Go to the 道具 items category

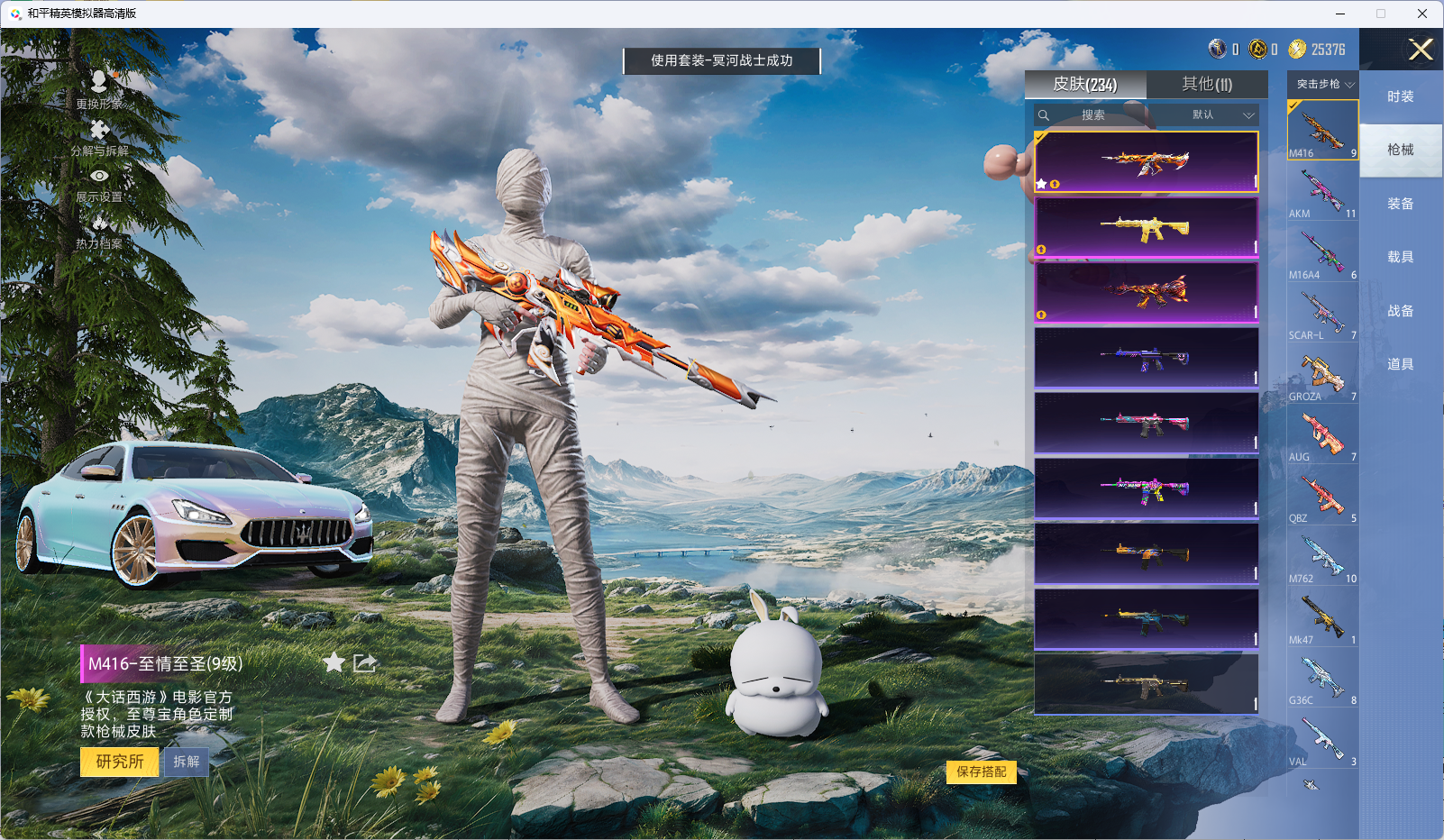1400,364
